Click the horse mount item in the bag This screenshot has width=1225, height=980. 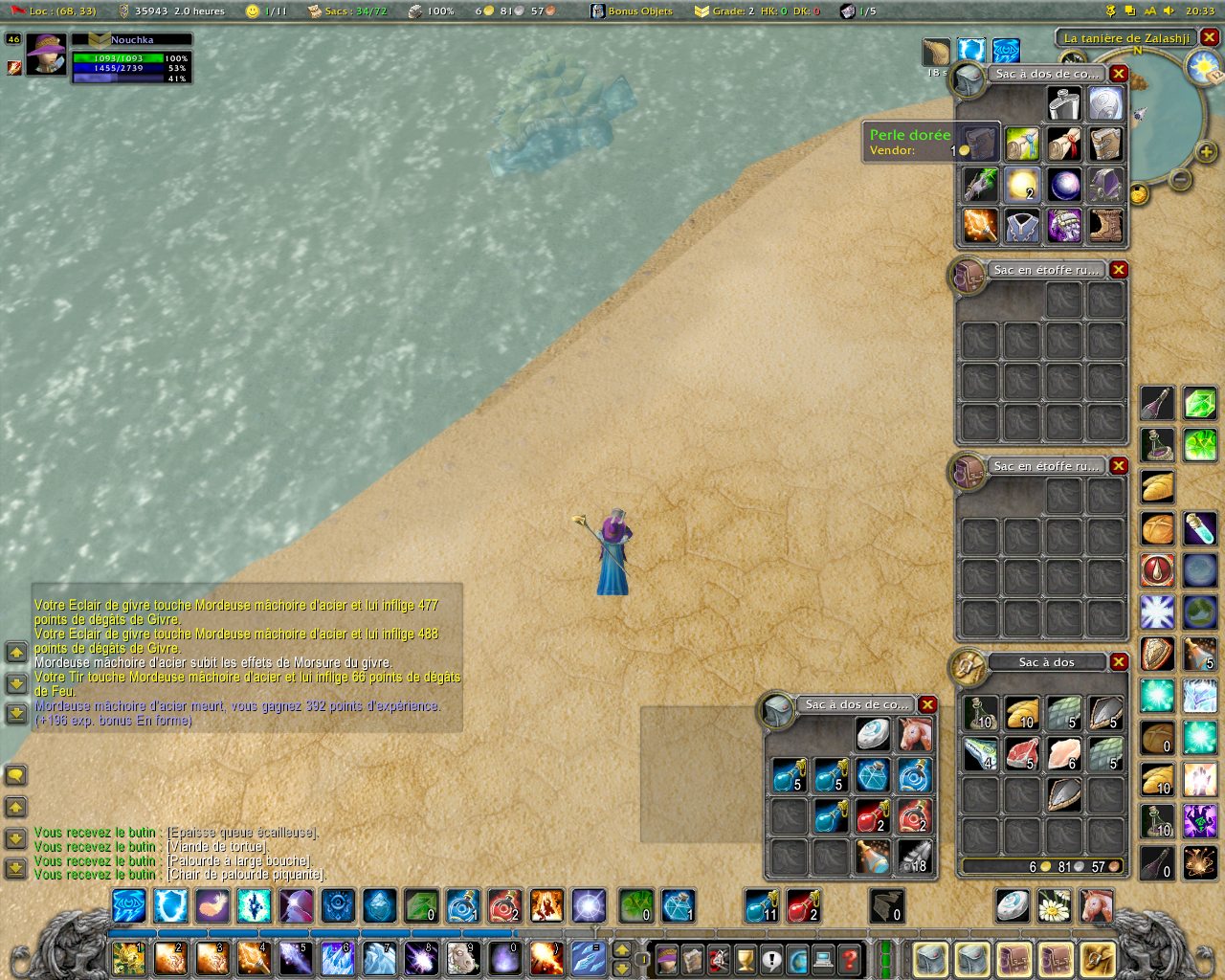click(x=915, y=734)
